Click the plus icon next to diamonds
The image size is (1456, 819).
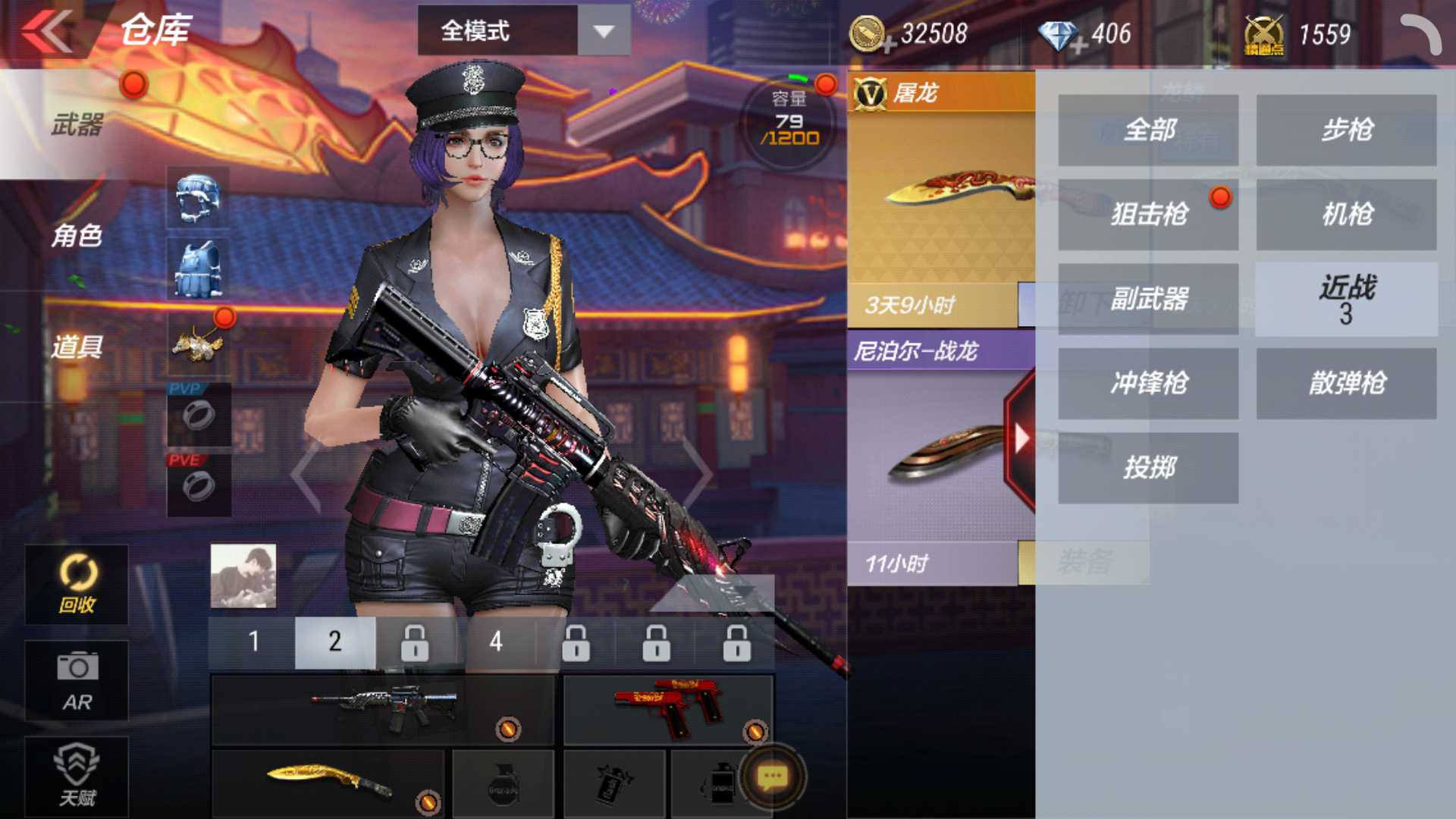coord(1077,47)
